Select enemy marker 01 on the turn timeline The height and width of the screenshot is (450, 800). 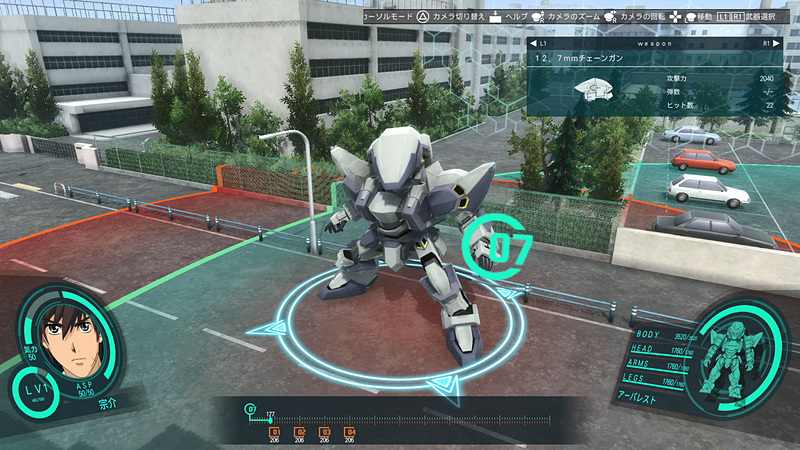click(274, 432)
